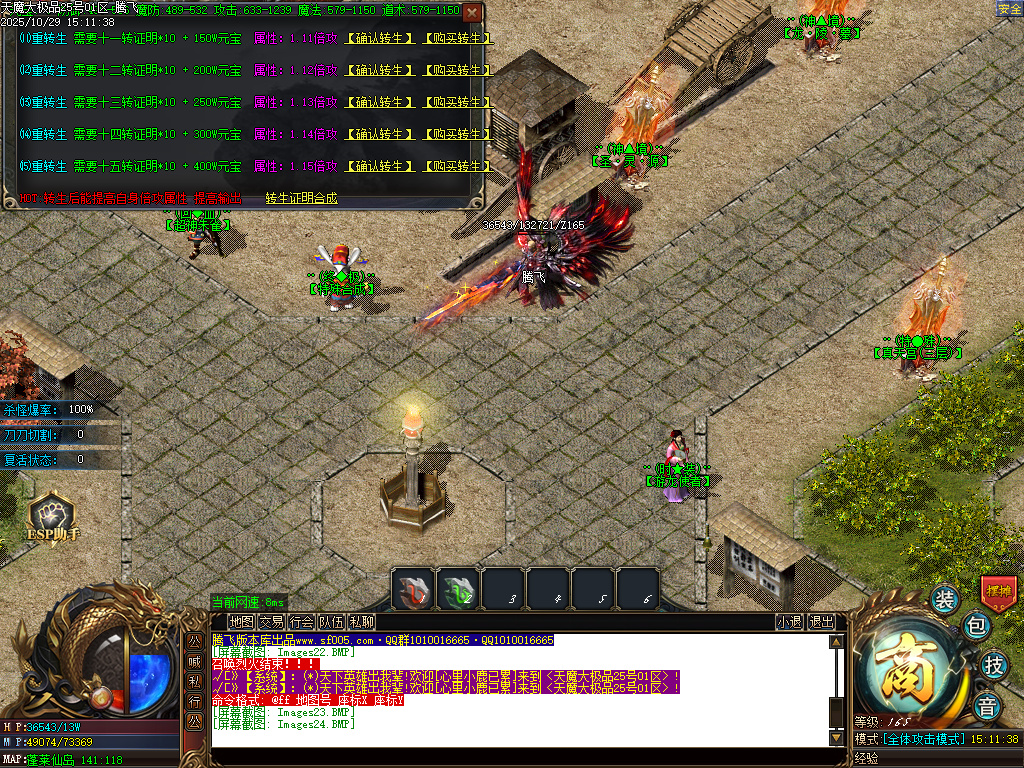Open the trade (交易) button
Screen dimensions: 1024x768
pos(271,622)
